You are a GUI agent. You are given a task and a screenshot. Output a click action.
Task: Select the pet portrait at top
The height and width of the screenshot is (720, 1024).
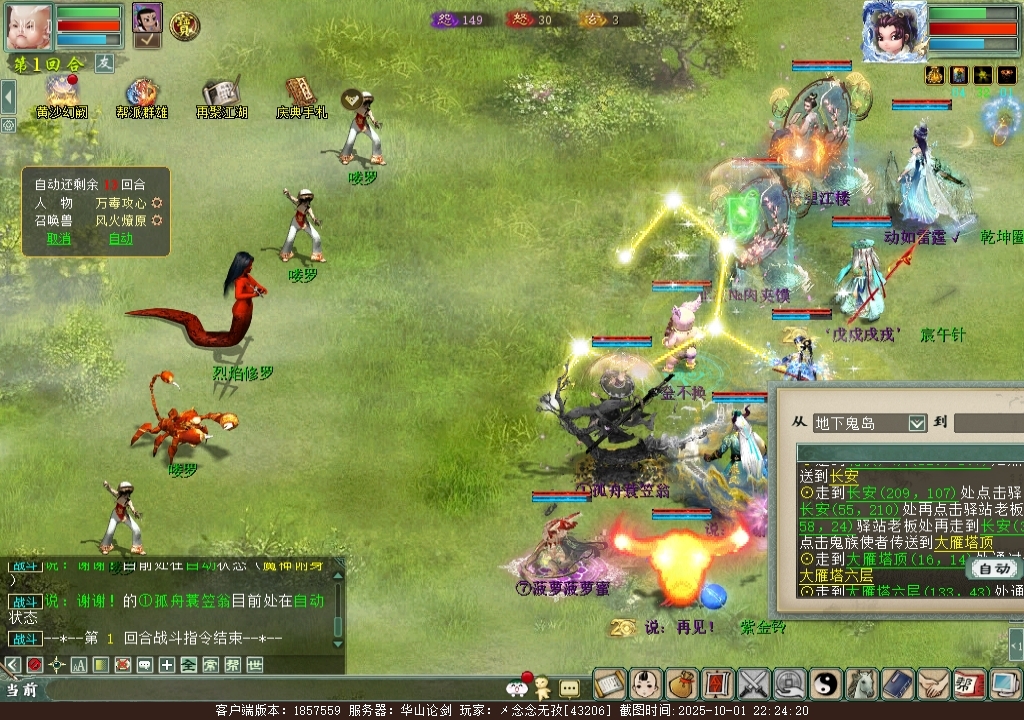pyautogui.click(x=147, y=19)
